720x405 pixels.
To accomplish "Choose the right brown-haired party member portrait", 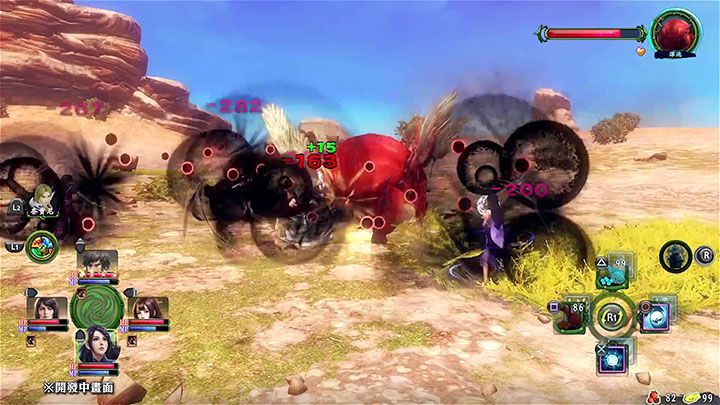I will pyautogui.click(x=147, y=309).
